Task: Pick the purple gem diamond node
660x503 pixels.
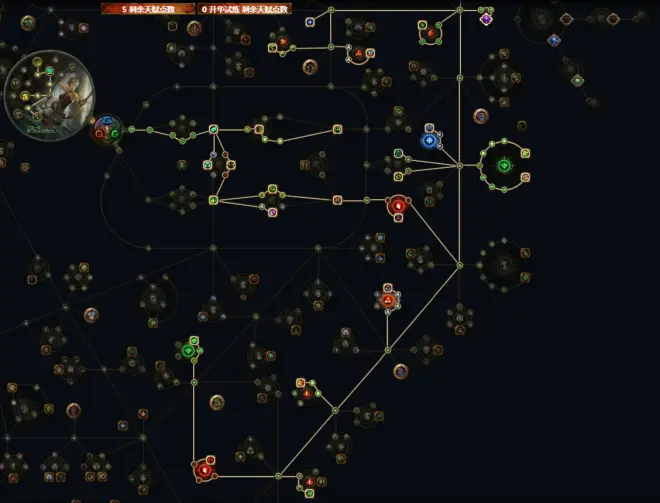Action: click(486, 19)
